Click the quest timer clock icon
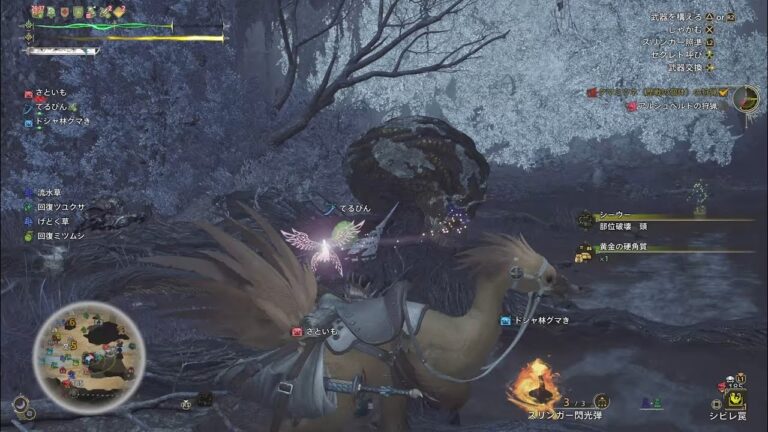This screenshot has width=768, height=432. point(744,96)
